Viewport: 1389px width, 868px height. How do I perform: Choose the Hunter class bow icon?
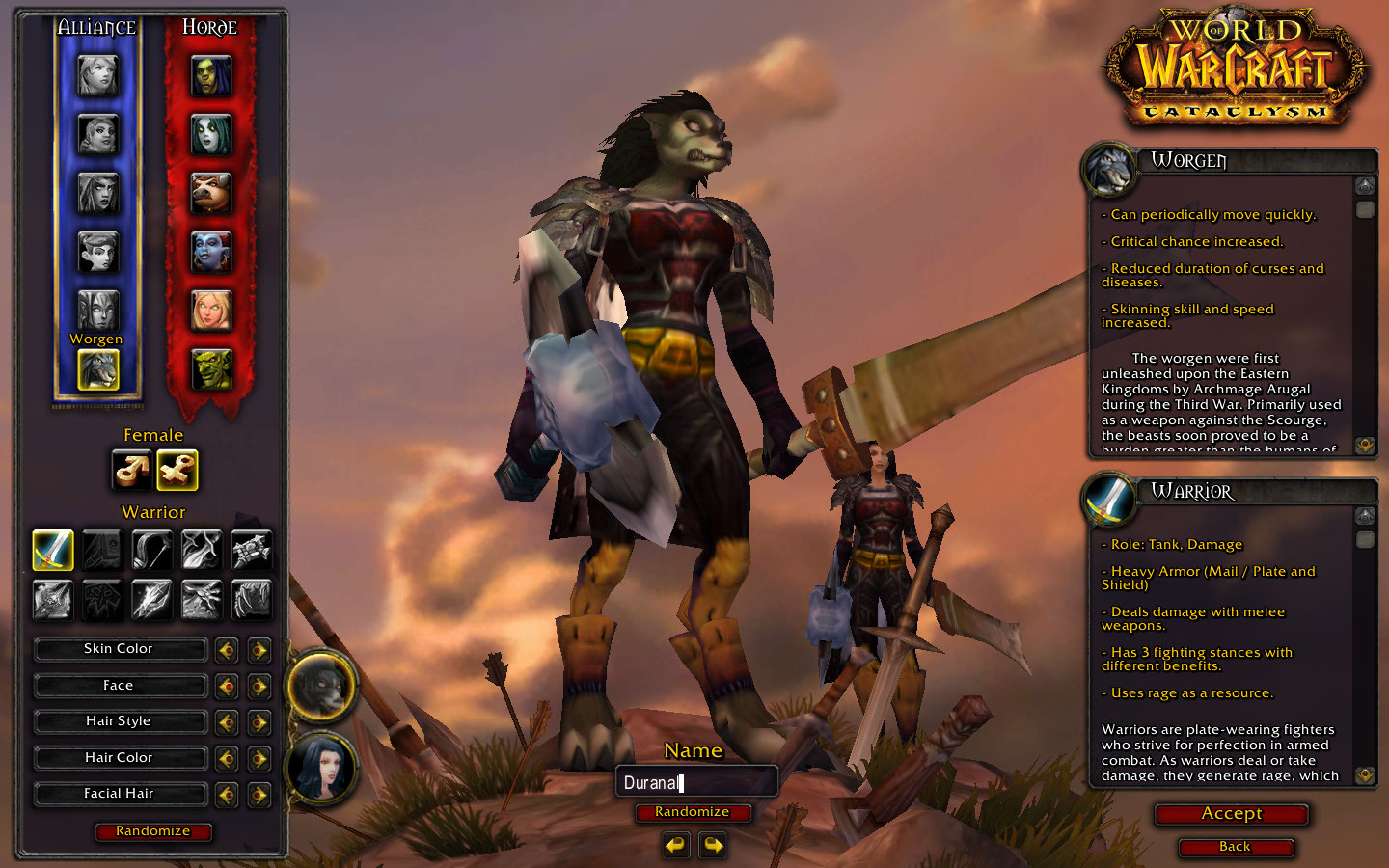[151, 550]
